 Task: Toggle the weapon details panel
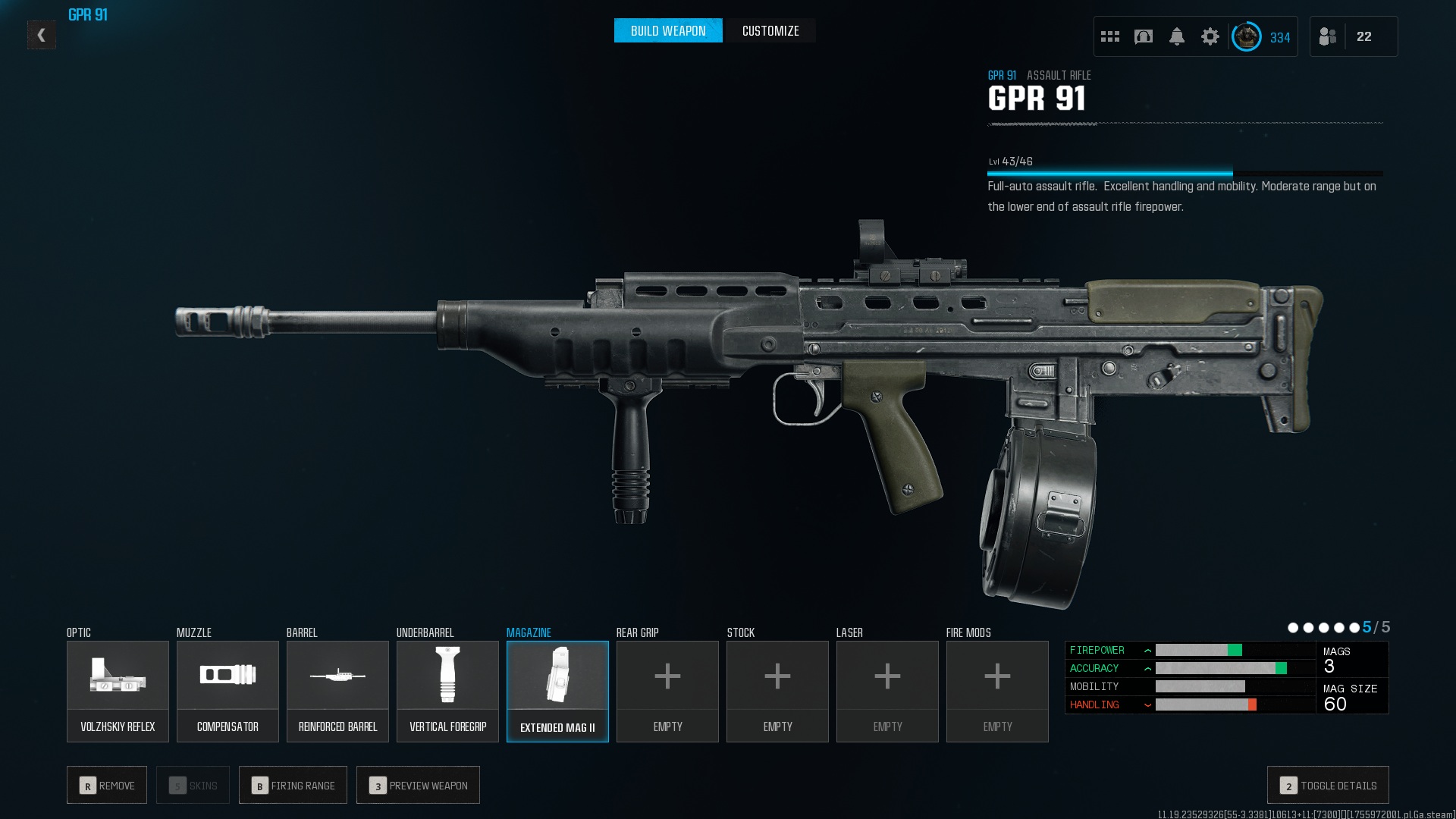click(x=1328, y=786)
